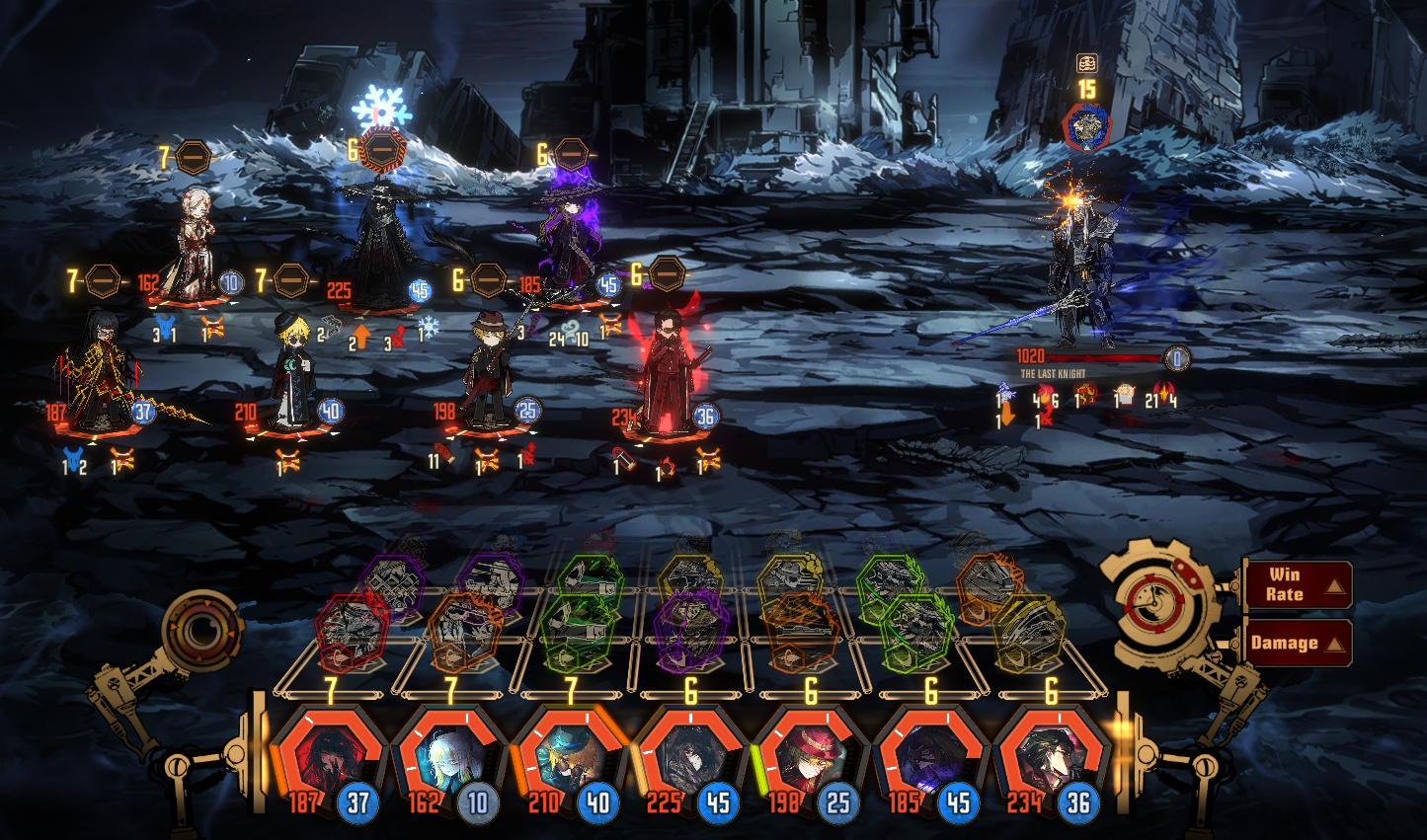Select the portrait with 162 HP and 10 SP
This screenshot has height=840, width=1427.
(449, 760)
